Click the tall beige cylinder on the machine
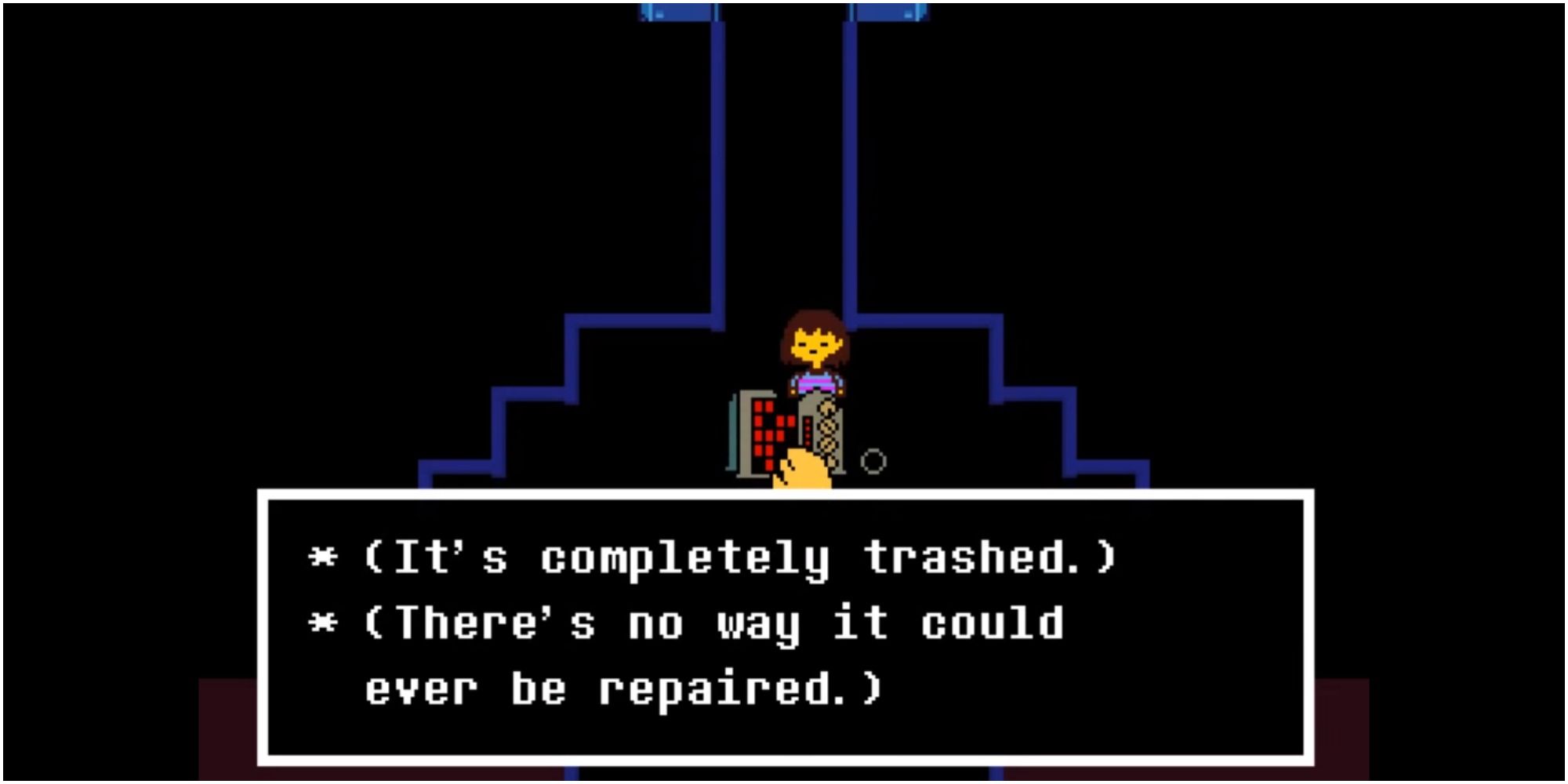Screen dimensions: 1568x784 click(827, 430)
